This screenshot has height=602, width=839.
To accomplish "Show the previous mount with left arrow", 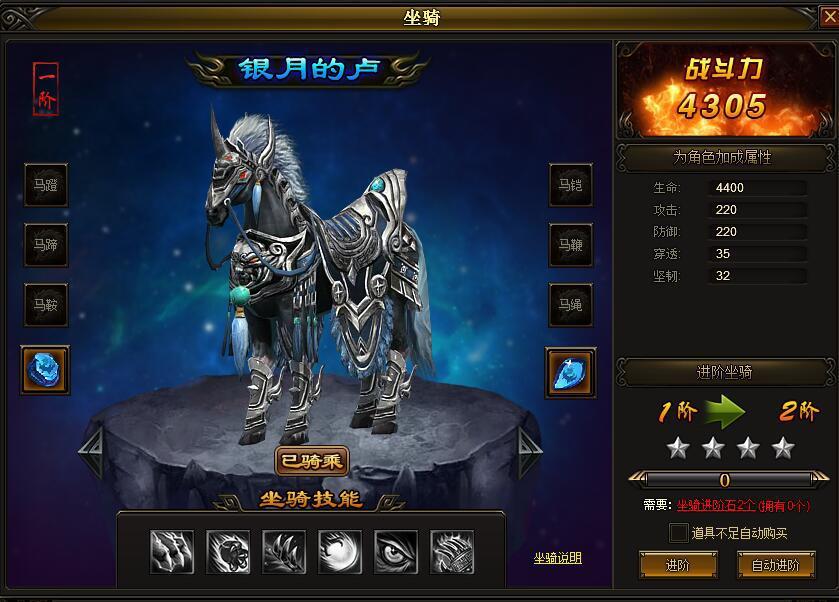I will [90, 453].
